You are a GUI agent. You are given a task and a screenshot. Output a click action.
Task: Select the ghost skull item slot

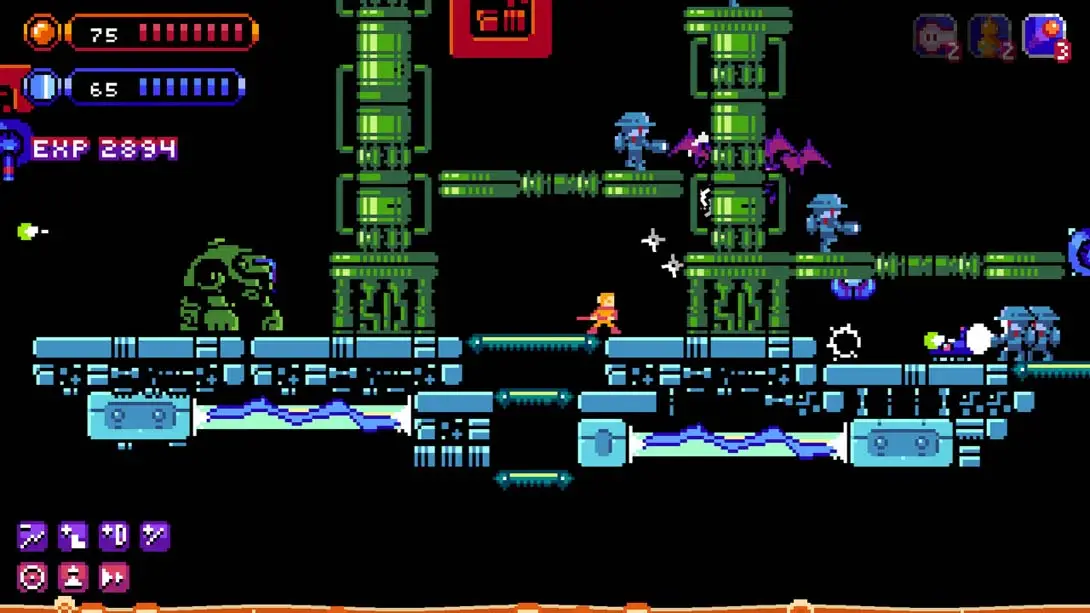coord(936,37)
